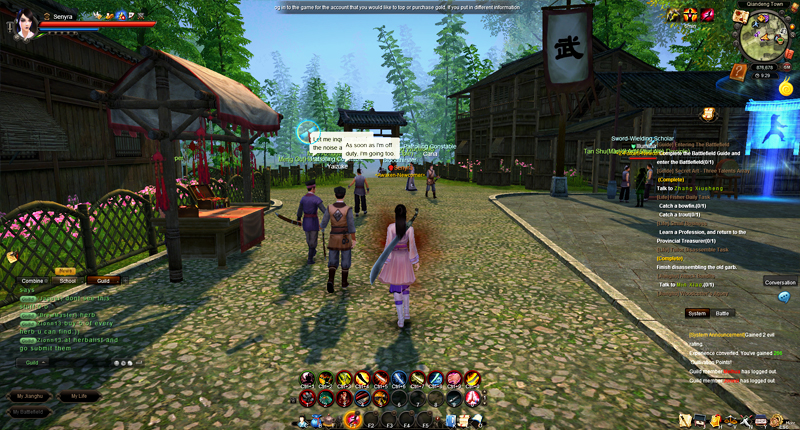Click the Qiandeng Town minimap
This screenshot has width=800, height=430.
pos(764,39)
